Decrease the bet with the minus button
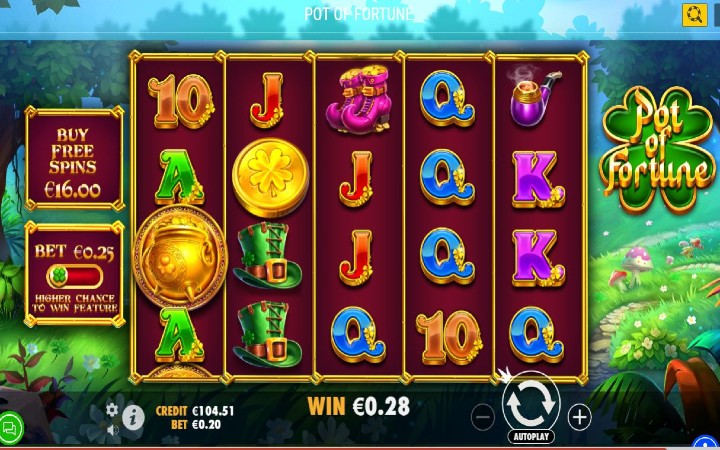The image size is (720, 450). tap(483, 417)
